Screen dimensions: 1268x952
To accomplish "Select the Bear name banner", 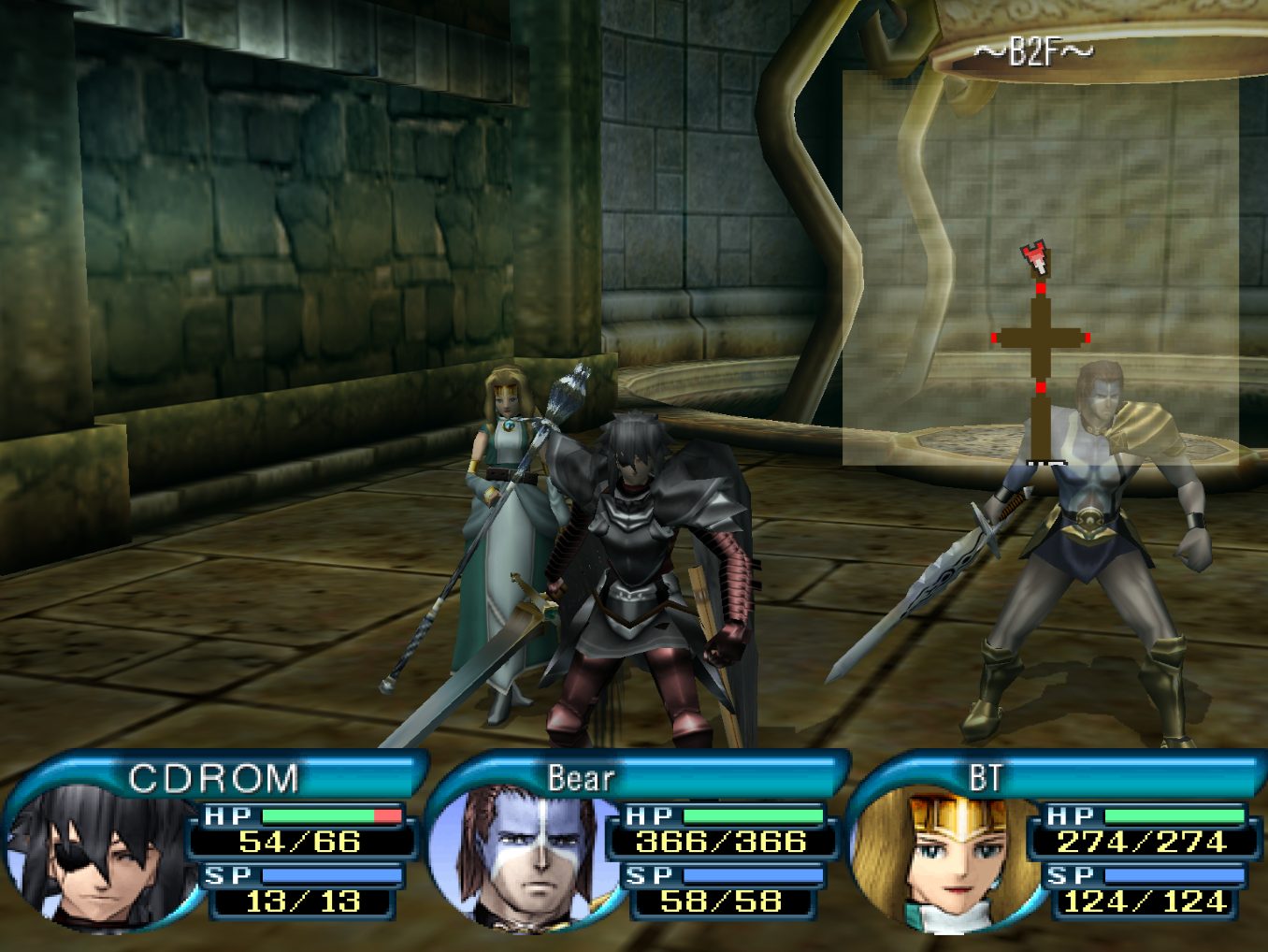I will click(582, 778).
